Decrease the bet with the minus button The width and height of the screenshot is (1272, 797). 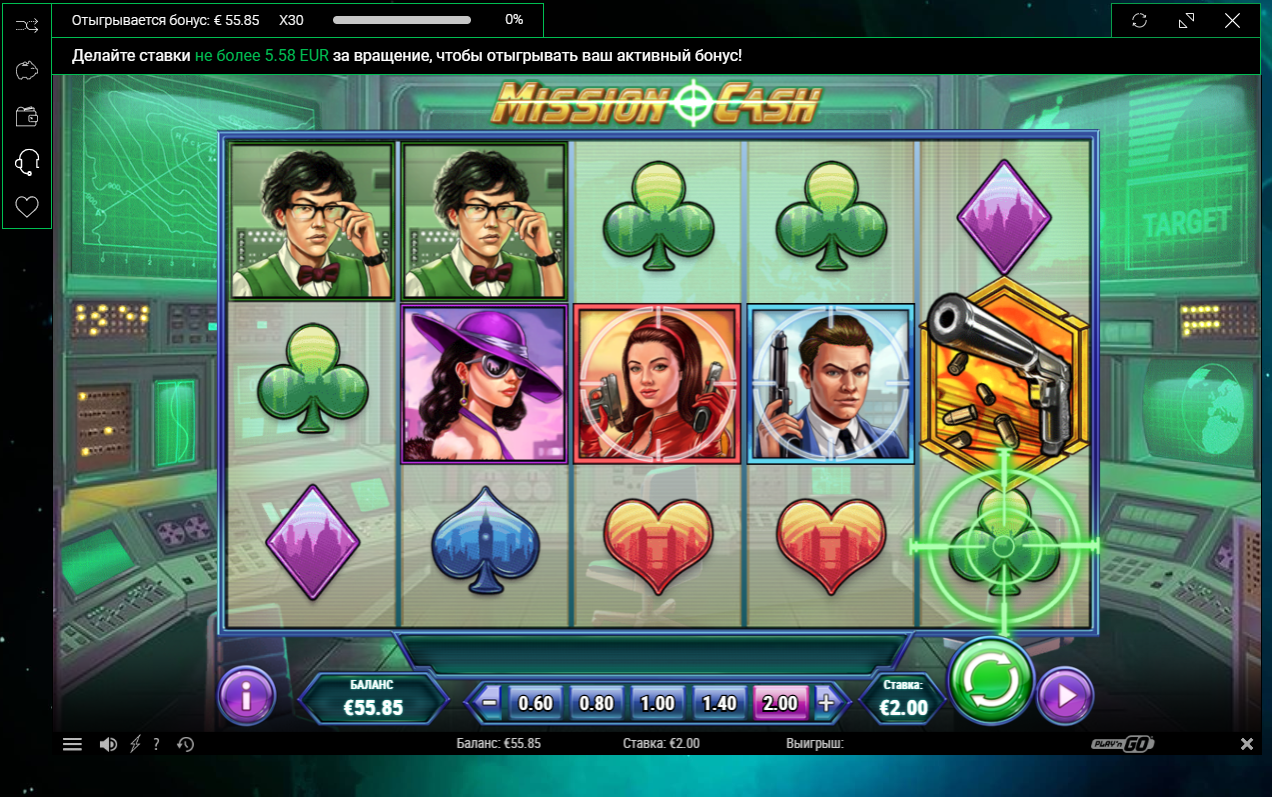(x=490, y=702)
